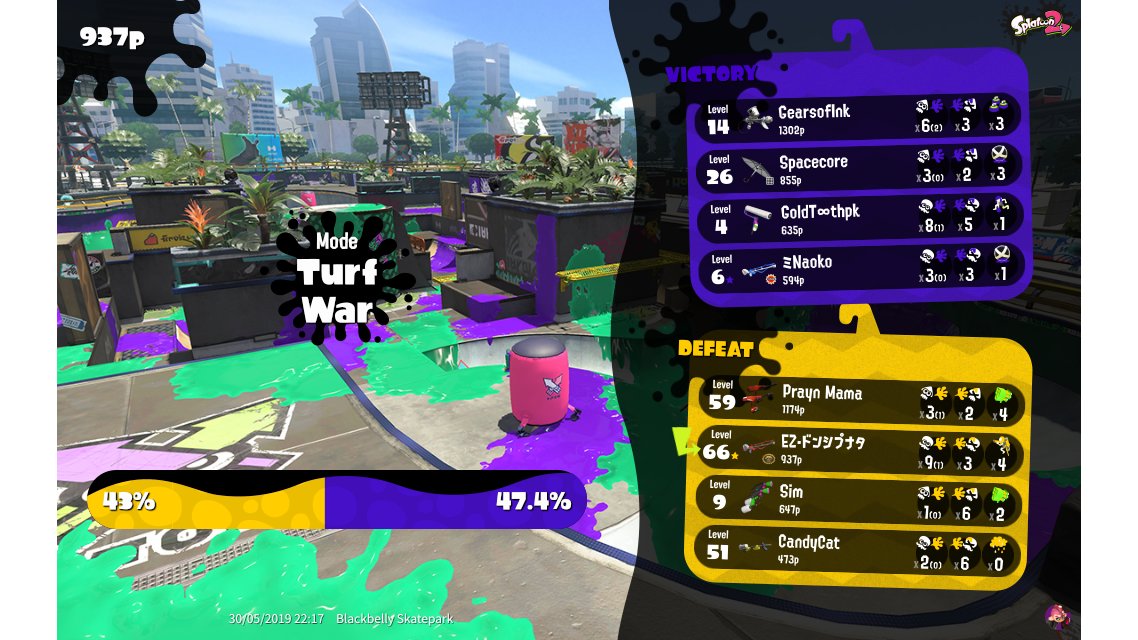1138x640 pixels.
Task: Choose the GoldT∞thpk player row
Action: click(858, 218)
